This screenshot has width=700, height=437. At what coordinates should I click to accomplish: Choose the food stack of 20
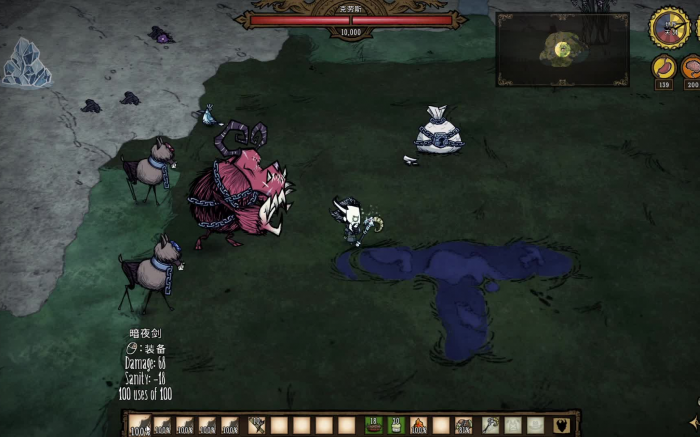(x=395, y=425)
